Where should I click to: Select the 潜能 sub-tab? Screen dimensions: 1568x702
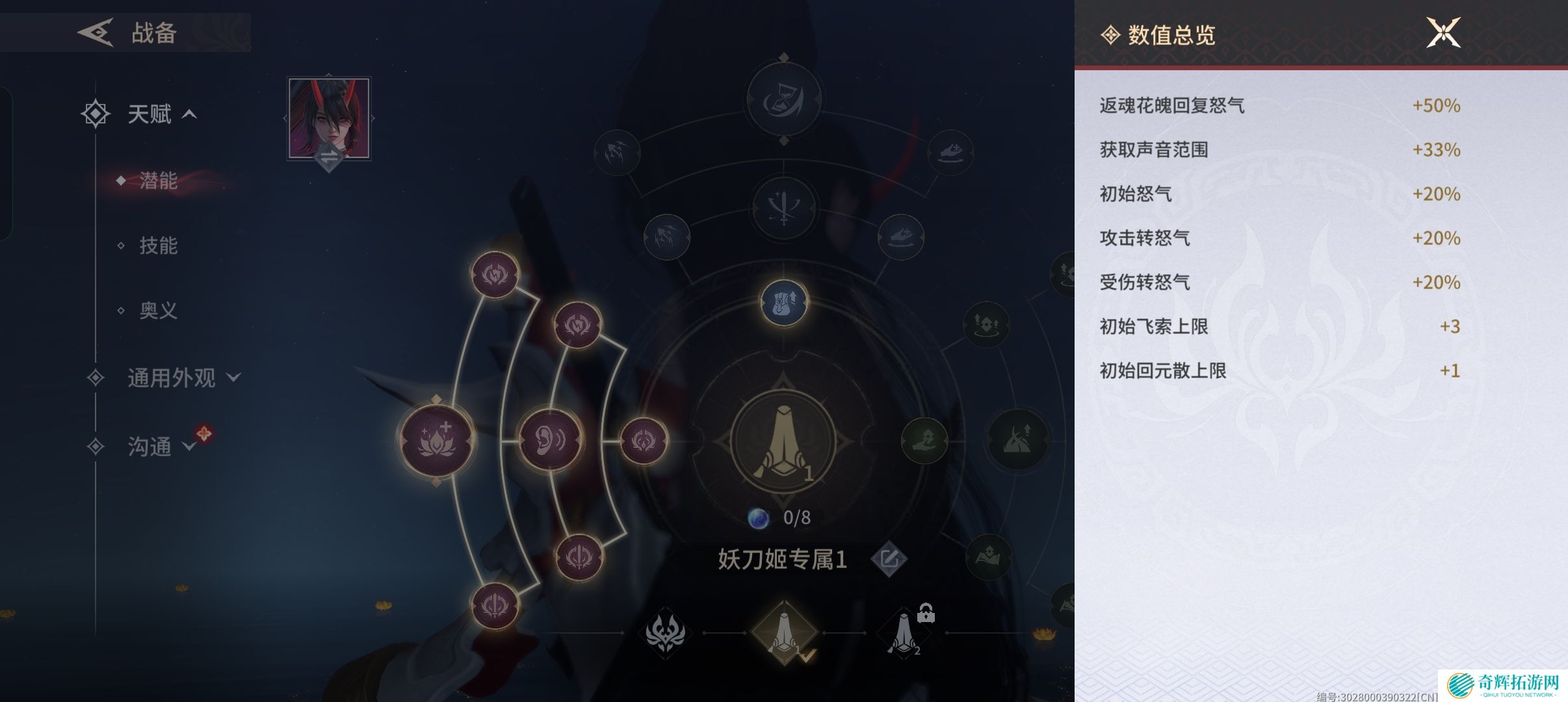point(158,181)
